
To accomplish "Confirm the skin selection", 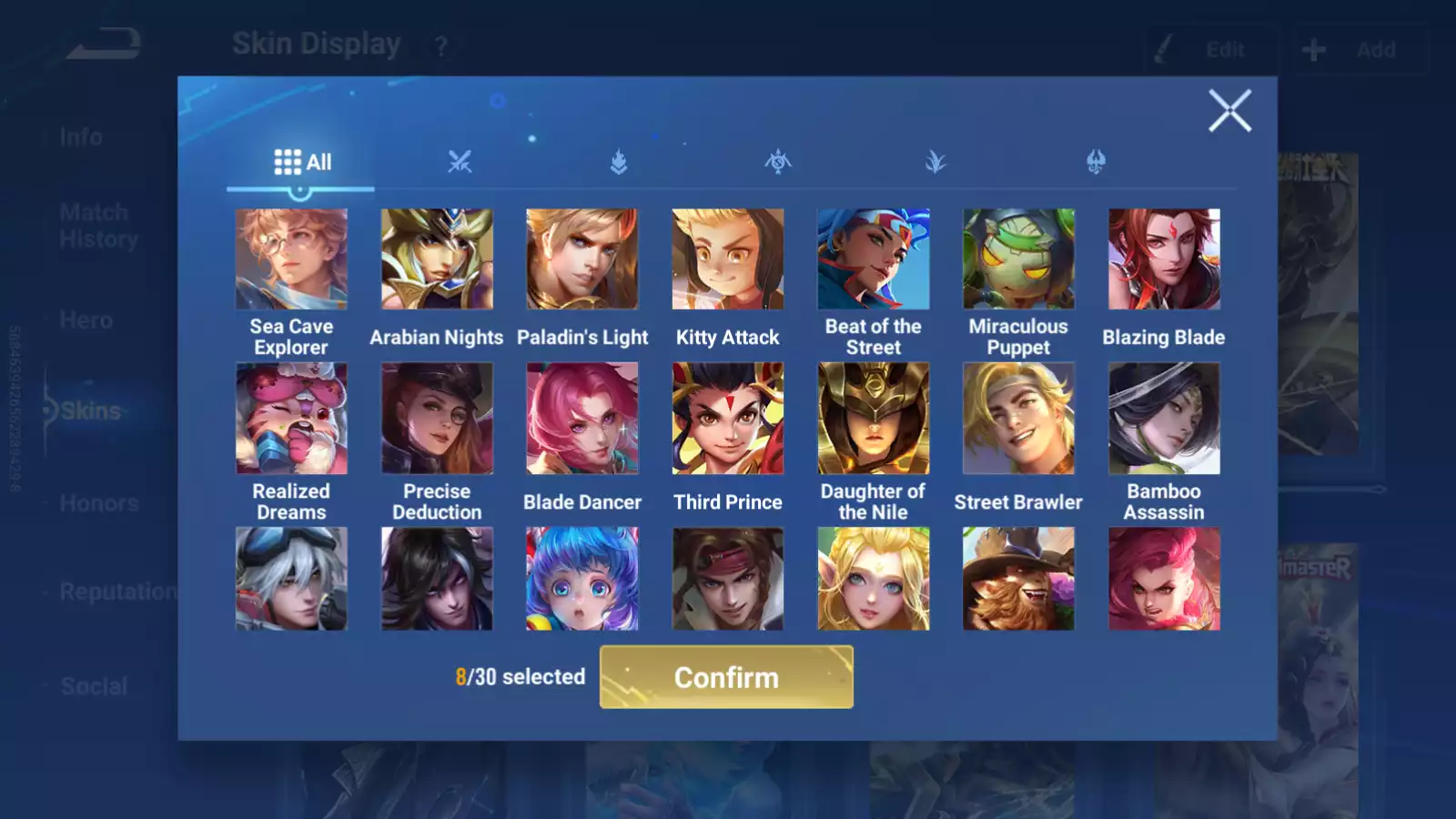I will click(x=726, y=677).
